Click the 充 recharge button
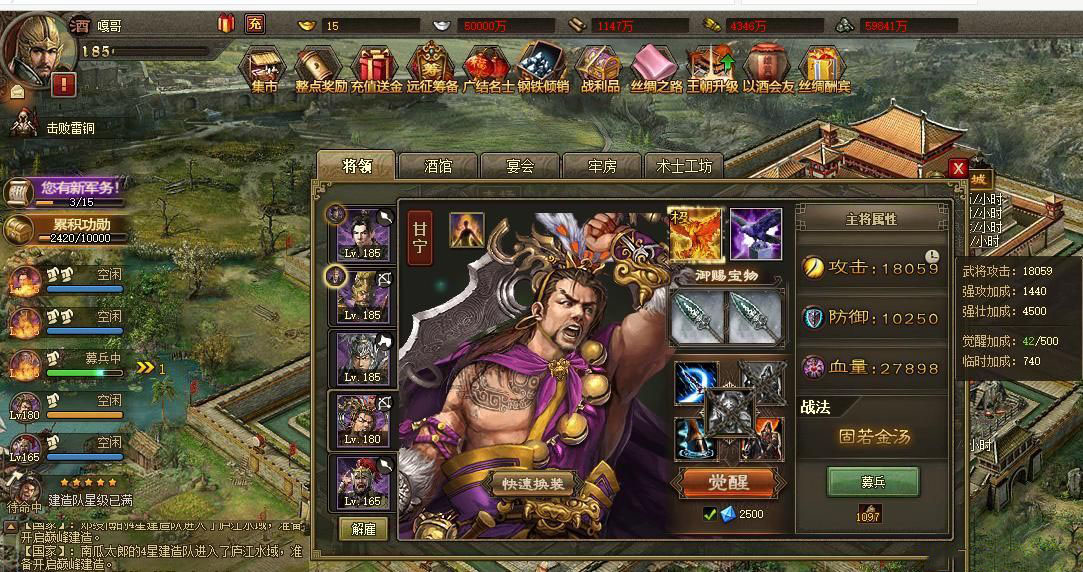The height and width of the screenshot is (572, 1083). [x=255, y=24]
